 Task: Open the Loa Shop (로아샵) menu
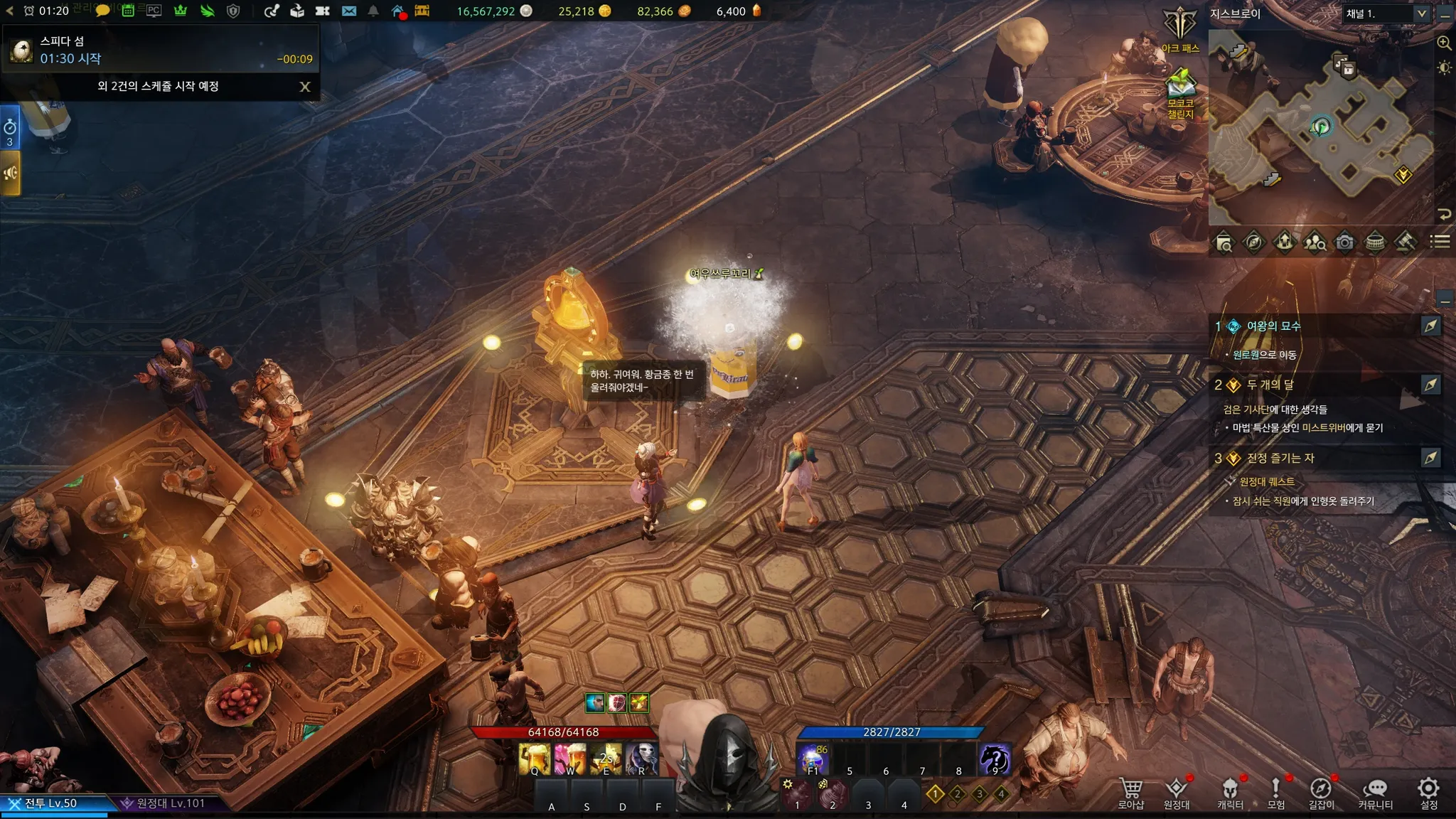1130,793
